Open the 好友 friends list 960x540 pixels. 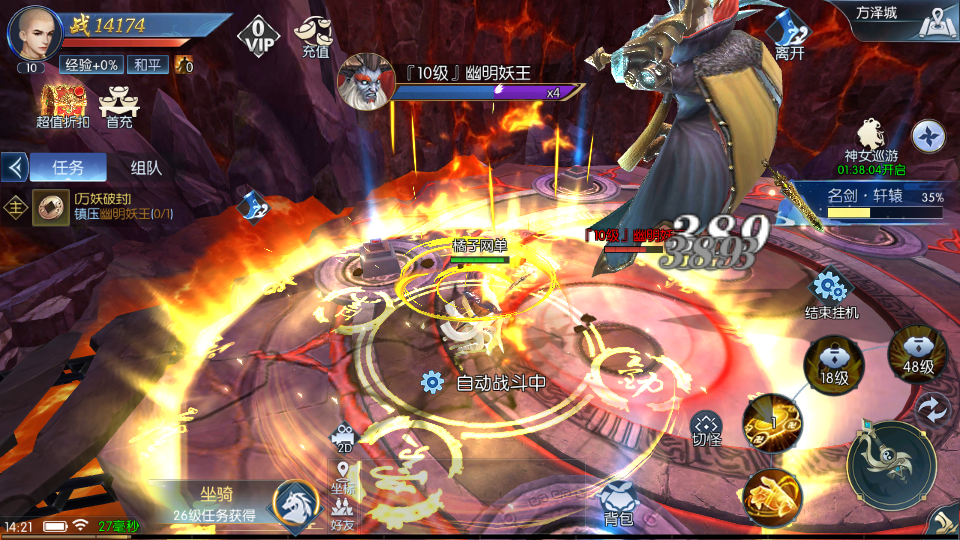343,512
